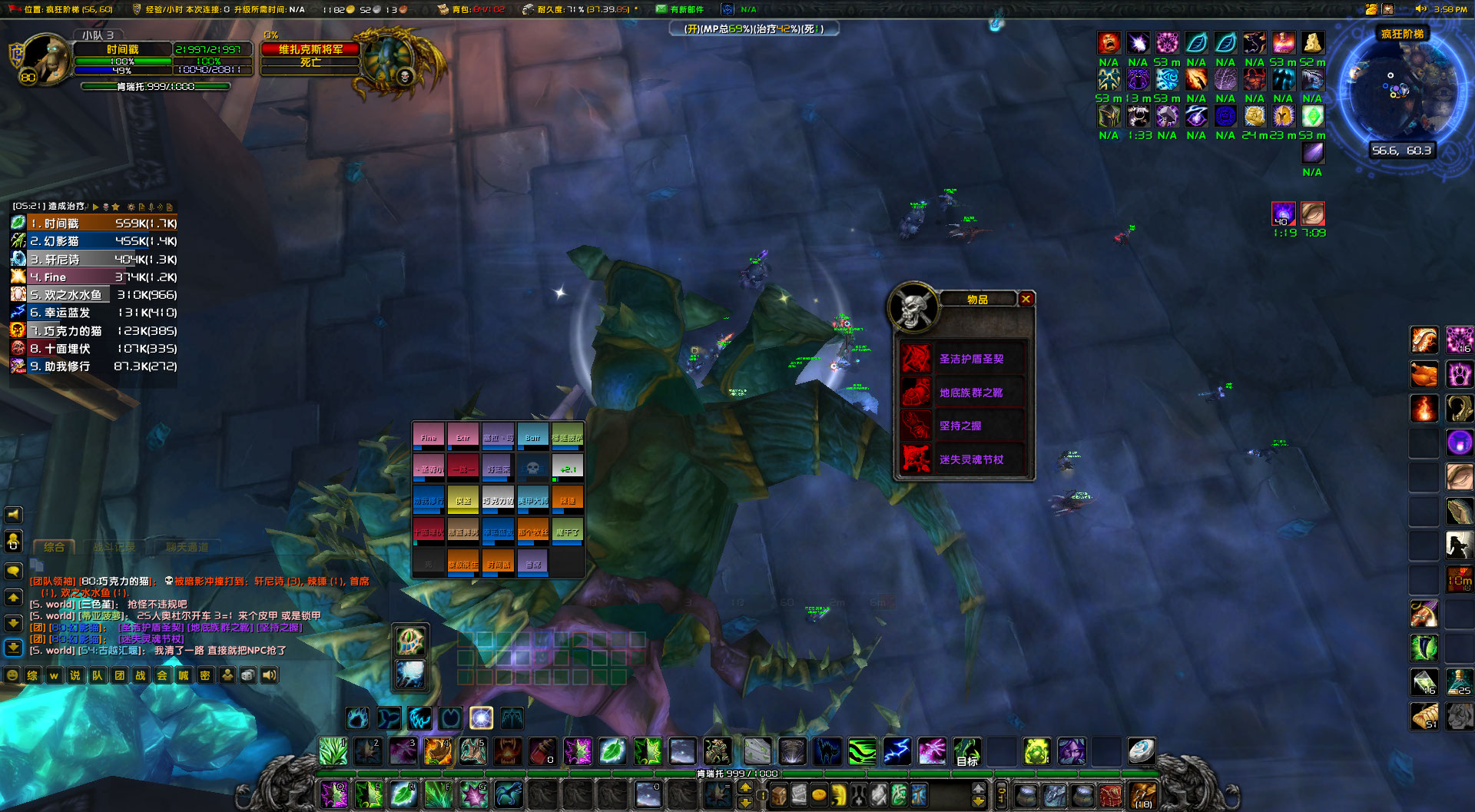1475x812 pixels.
Task: Open the settings gear on the 造成治疗 meter titlebar
Action: coord(131,207)
